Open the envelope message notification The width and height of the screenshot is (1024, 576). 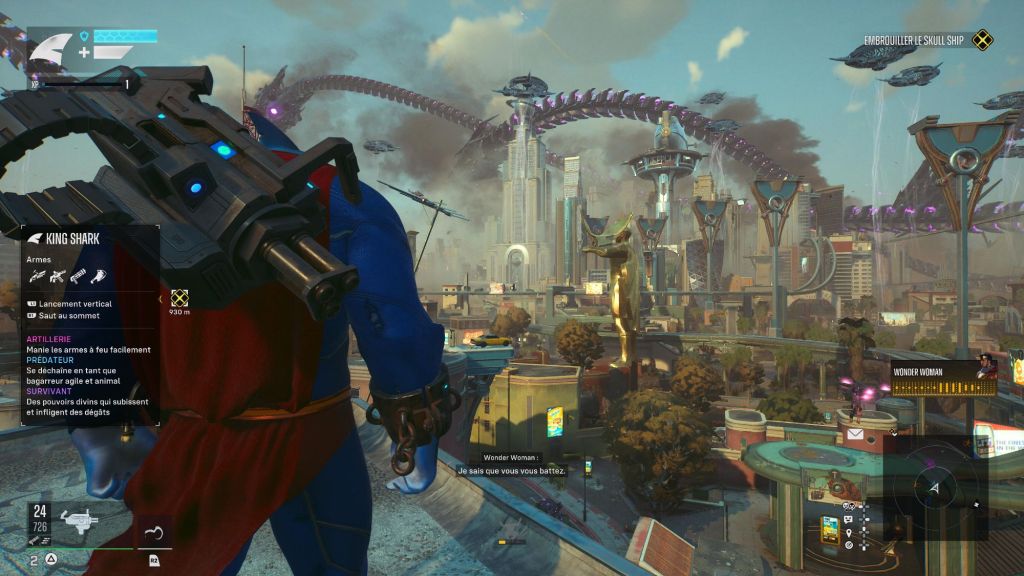coord(855,434)
